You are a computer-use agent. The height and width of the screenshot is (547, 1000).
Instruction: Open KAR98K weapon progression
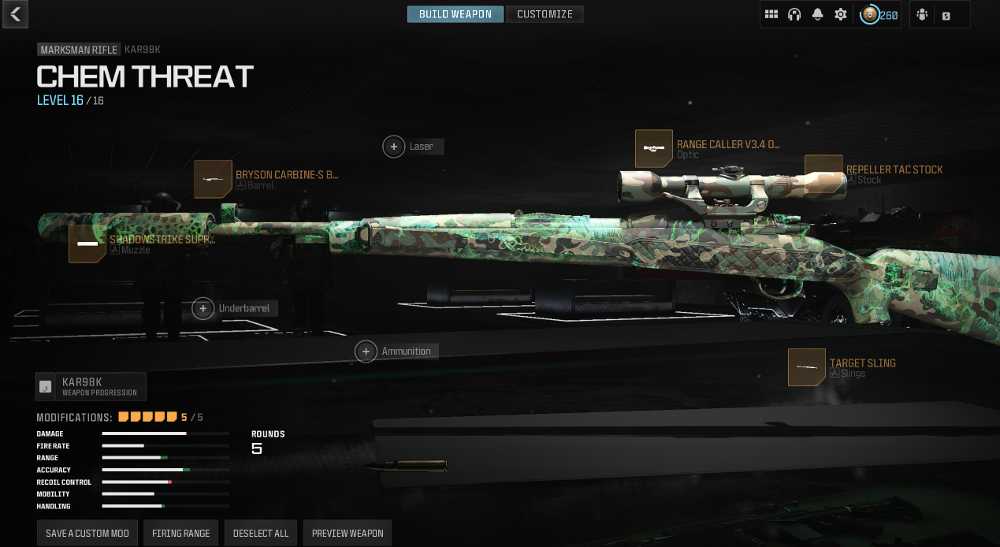pyautogui.click(x=91, y=386)
